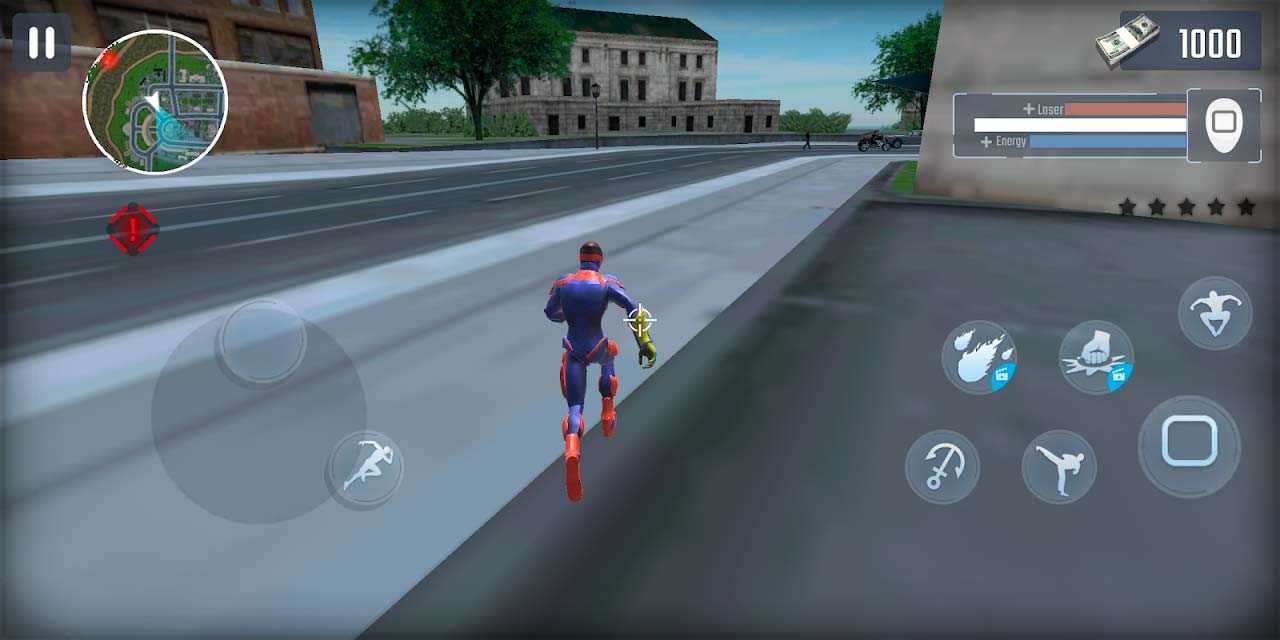The height and width of the screenshot is (640, 1280).
Task: Tap the red alert marker icon
Action: pyautogui.click(x=133, y=229)
